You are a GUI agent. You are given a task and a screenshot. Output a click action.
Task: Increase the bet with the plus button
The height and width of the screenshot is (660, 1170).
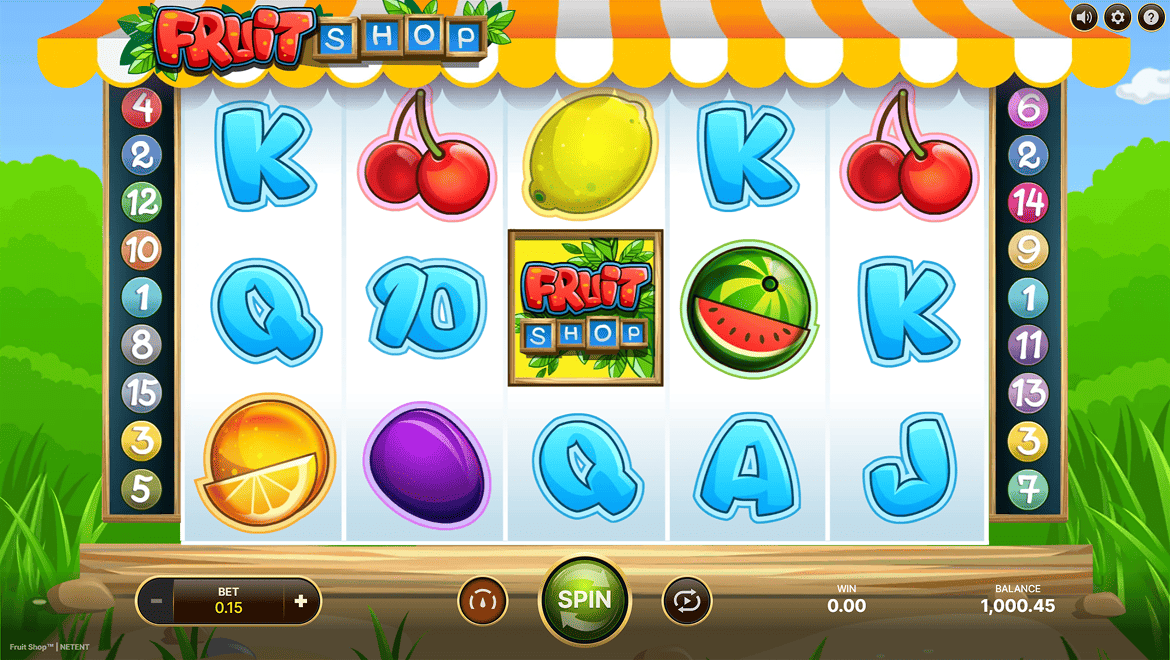301,602
